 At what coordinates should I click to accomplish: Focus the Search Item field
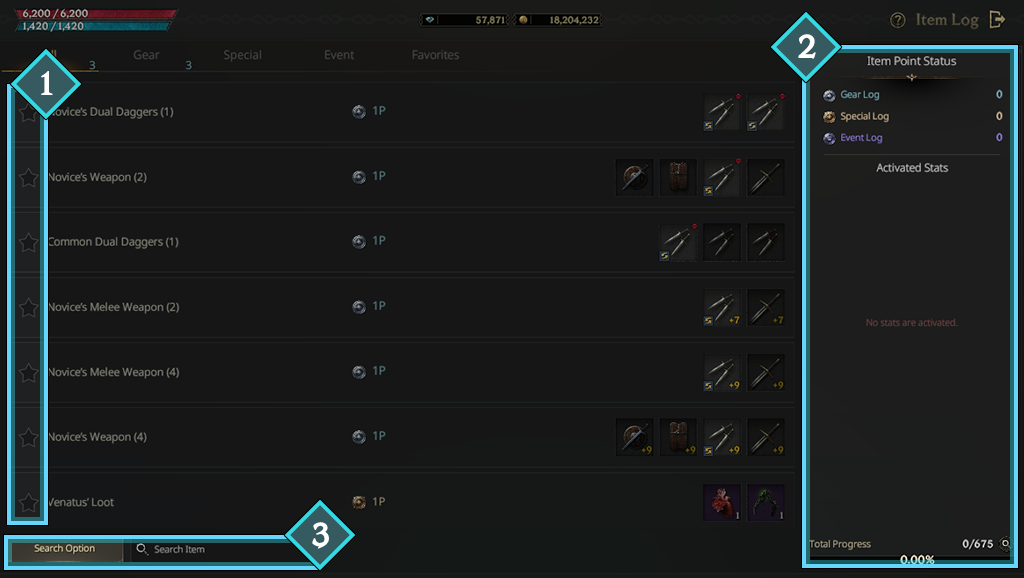220,549
